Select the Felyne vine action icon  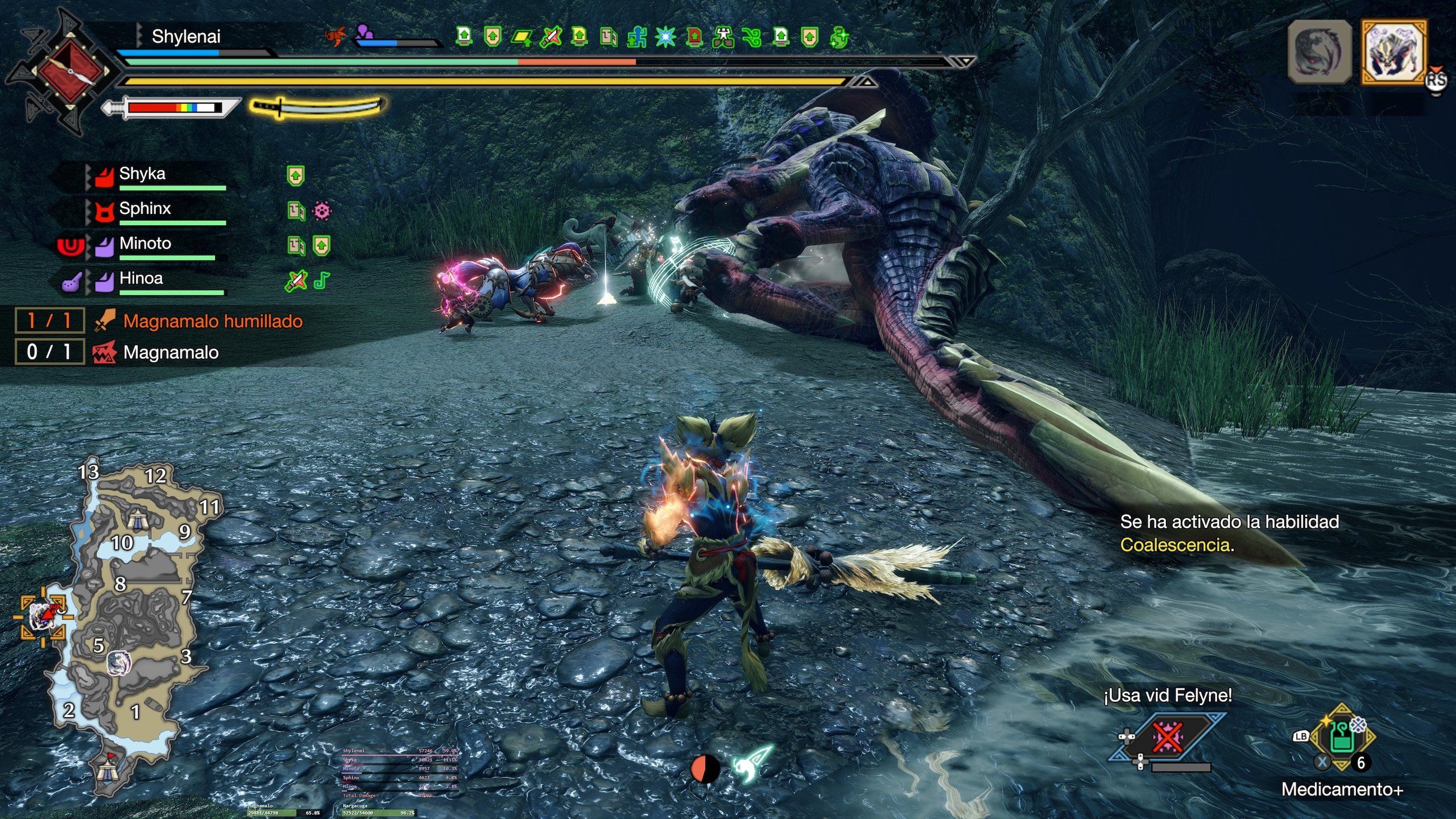pos(1167,738)
